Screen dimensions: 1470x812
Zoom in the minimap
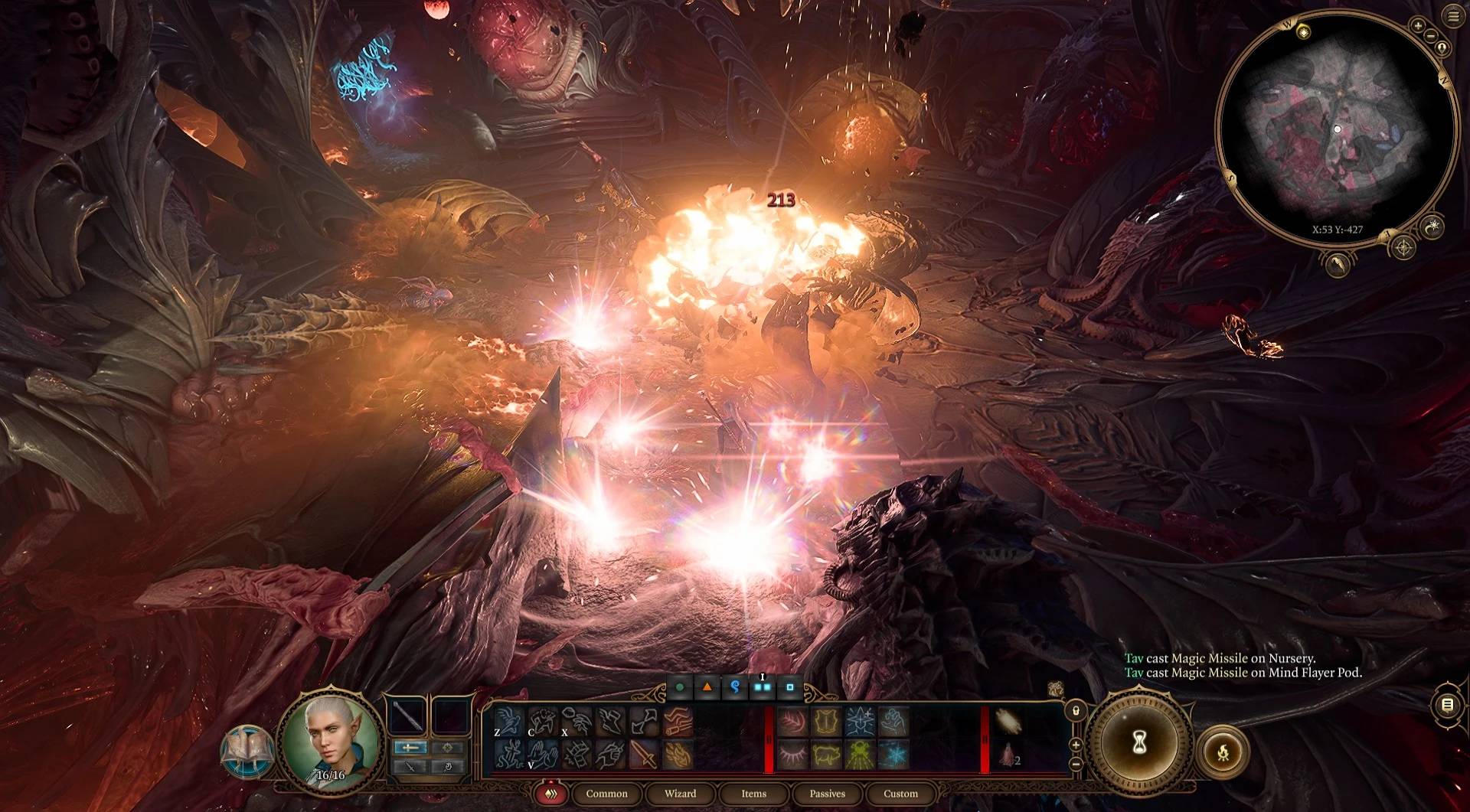tap(1418, 26)
